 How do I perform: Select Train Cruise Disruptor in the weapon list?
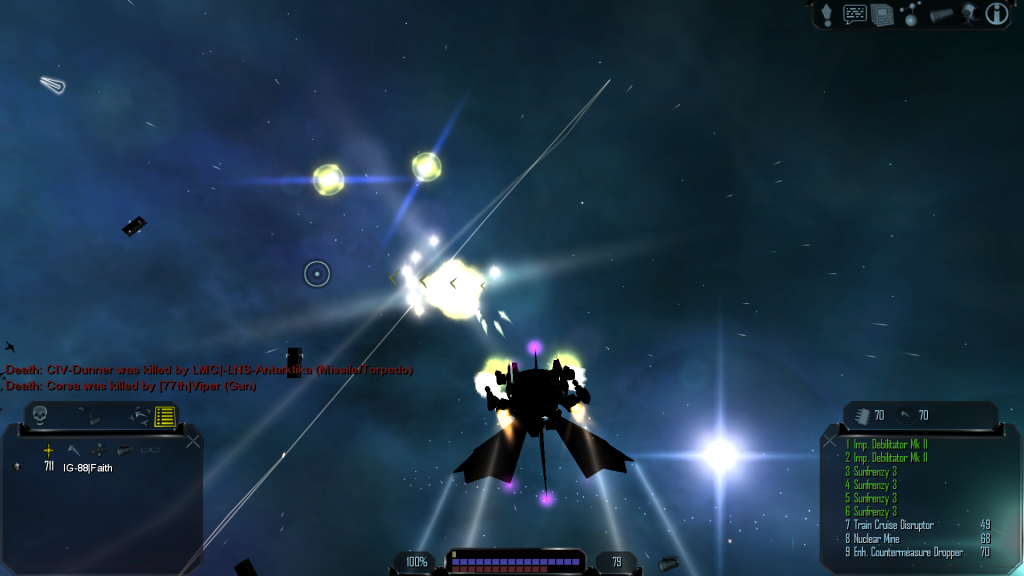(893, 525)
